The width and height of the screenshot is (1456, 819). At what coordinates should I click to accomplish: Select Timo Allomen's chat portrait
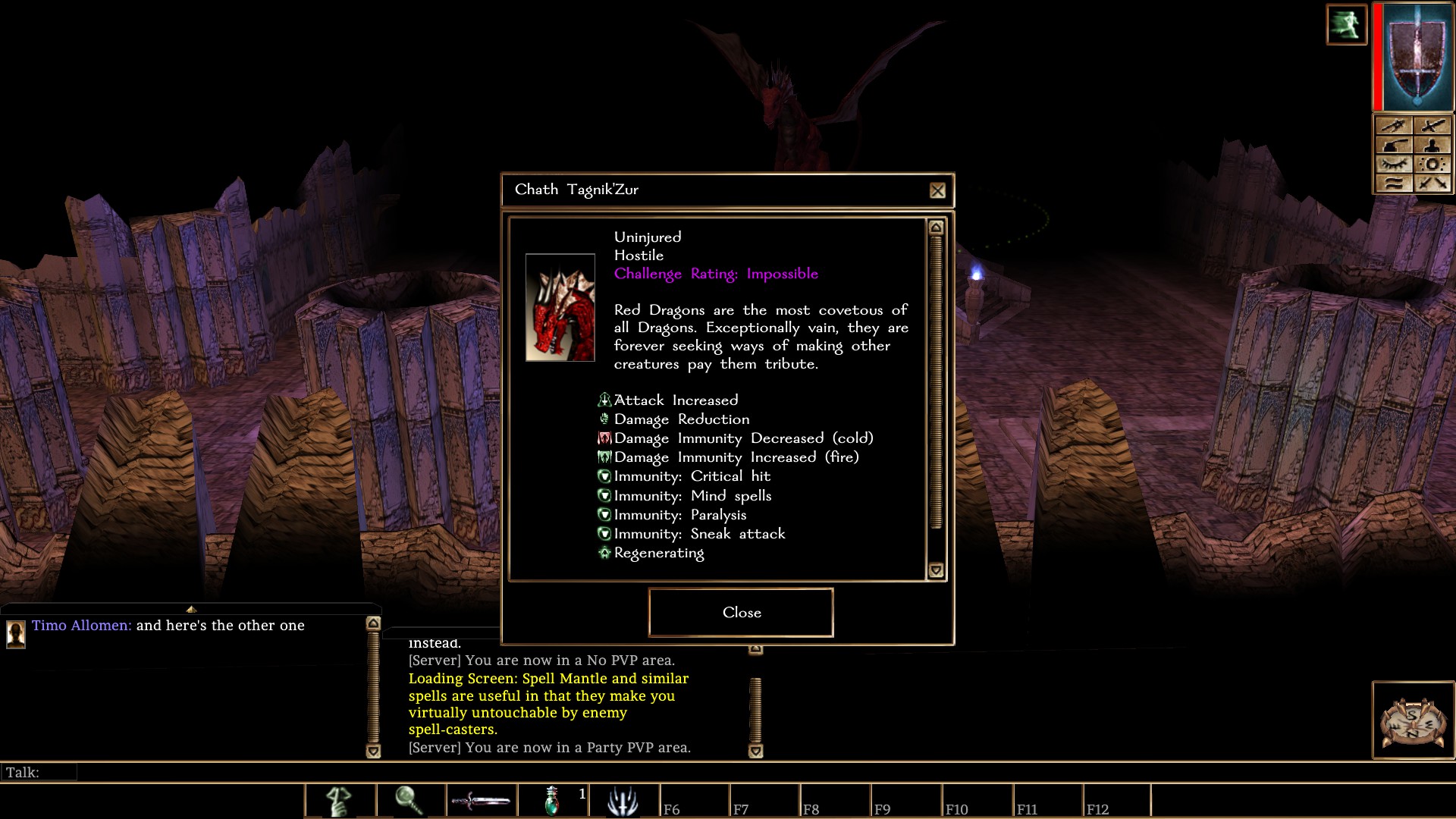click(16, 633)
